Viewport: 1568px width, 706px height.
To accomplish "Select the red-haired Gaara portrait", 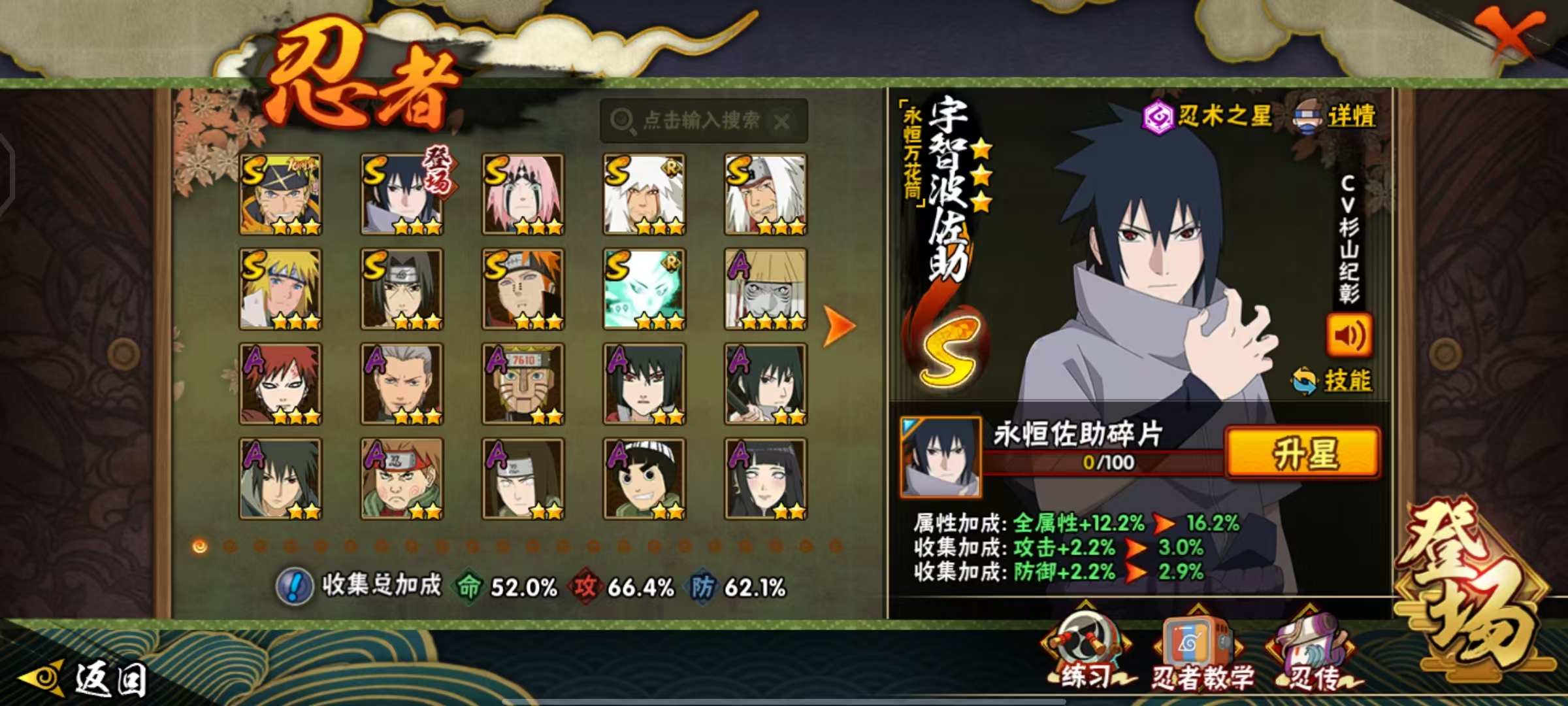I will click(x=280, y=384).
